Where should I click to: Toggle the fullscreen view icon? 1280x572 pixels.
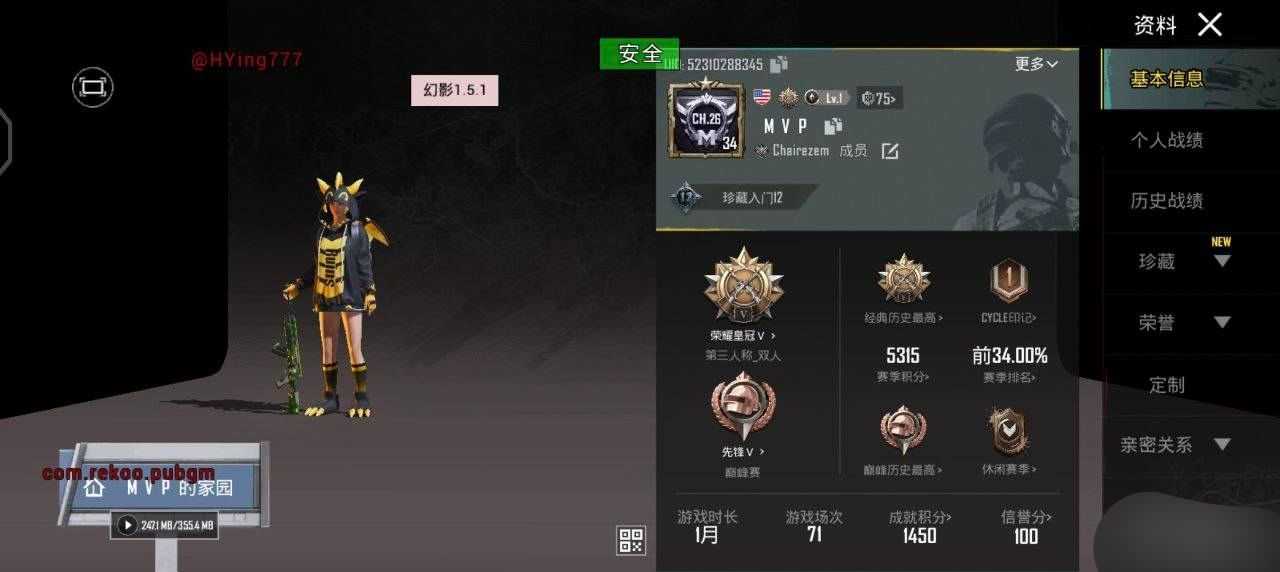coord(92,87)
